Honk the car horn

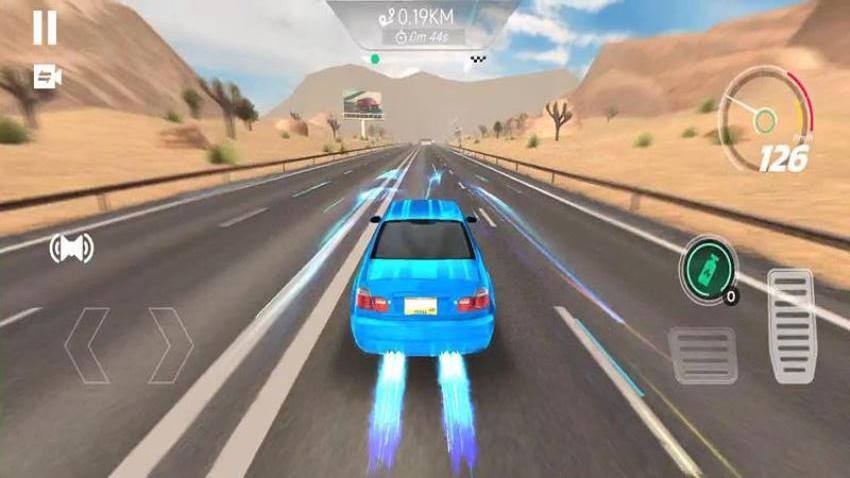(71, 248)
